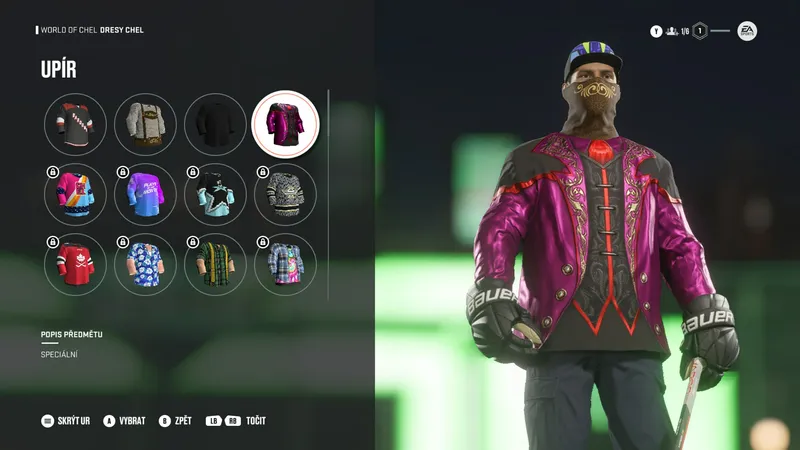This screenshot has width=800, height=450.
Task: Select the magenta satin jacket jersey
Action: click(285, 124)
